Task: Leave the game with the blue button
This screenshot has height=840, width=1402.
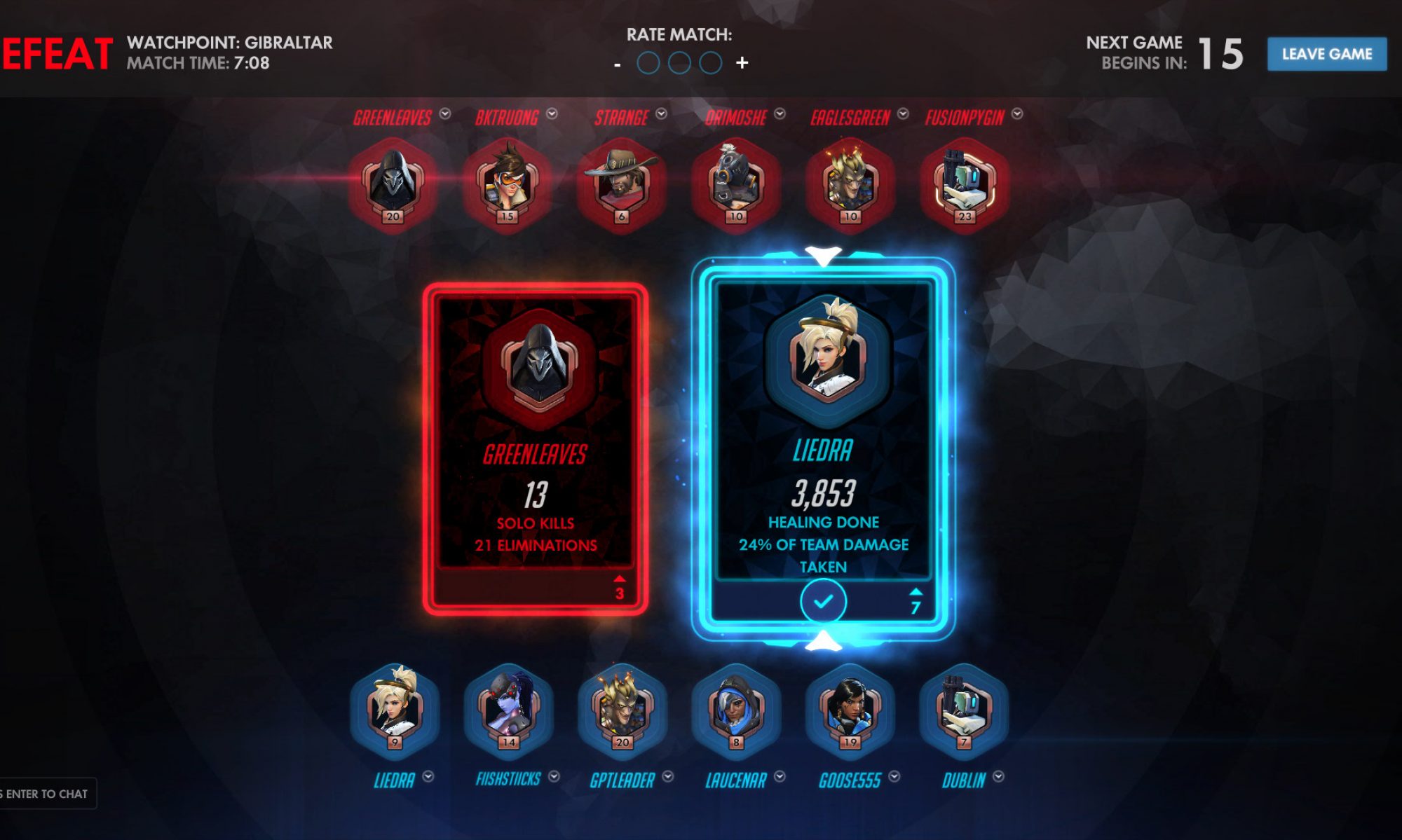Action: 1326,54
